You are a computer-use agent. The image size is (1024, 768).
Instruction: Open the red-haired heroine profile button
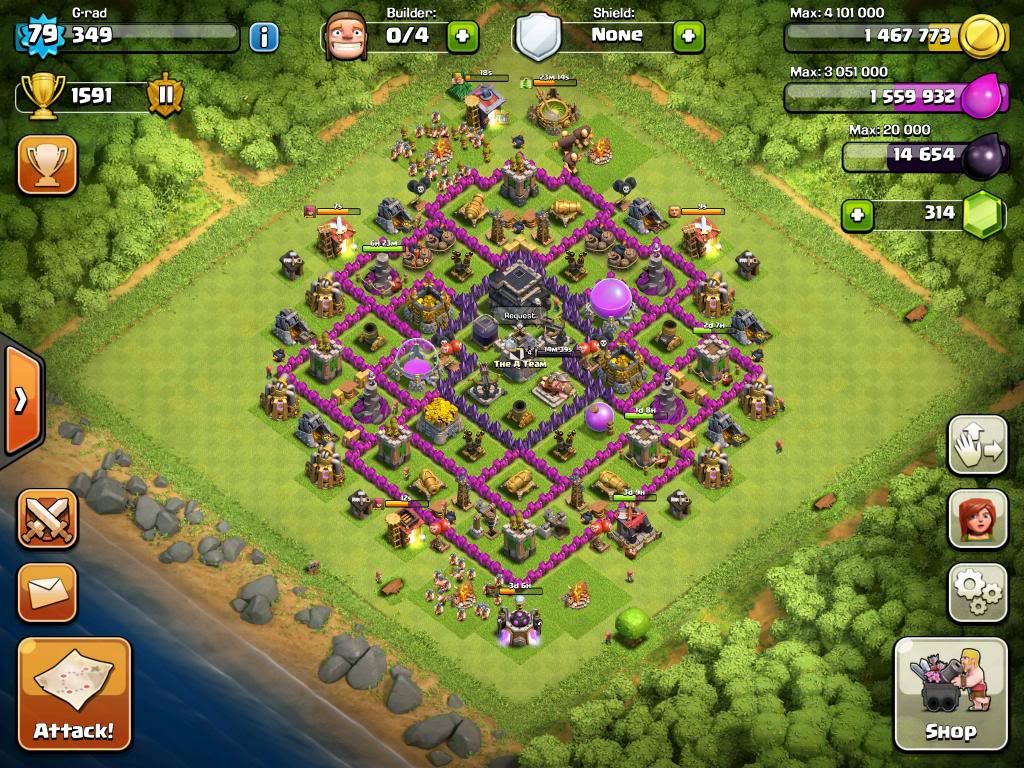click(977, 519)
